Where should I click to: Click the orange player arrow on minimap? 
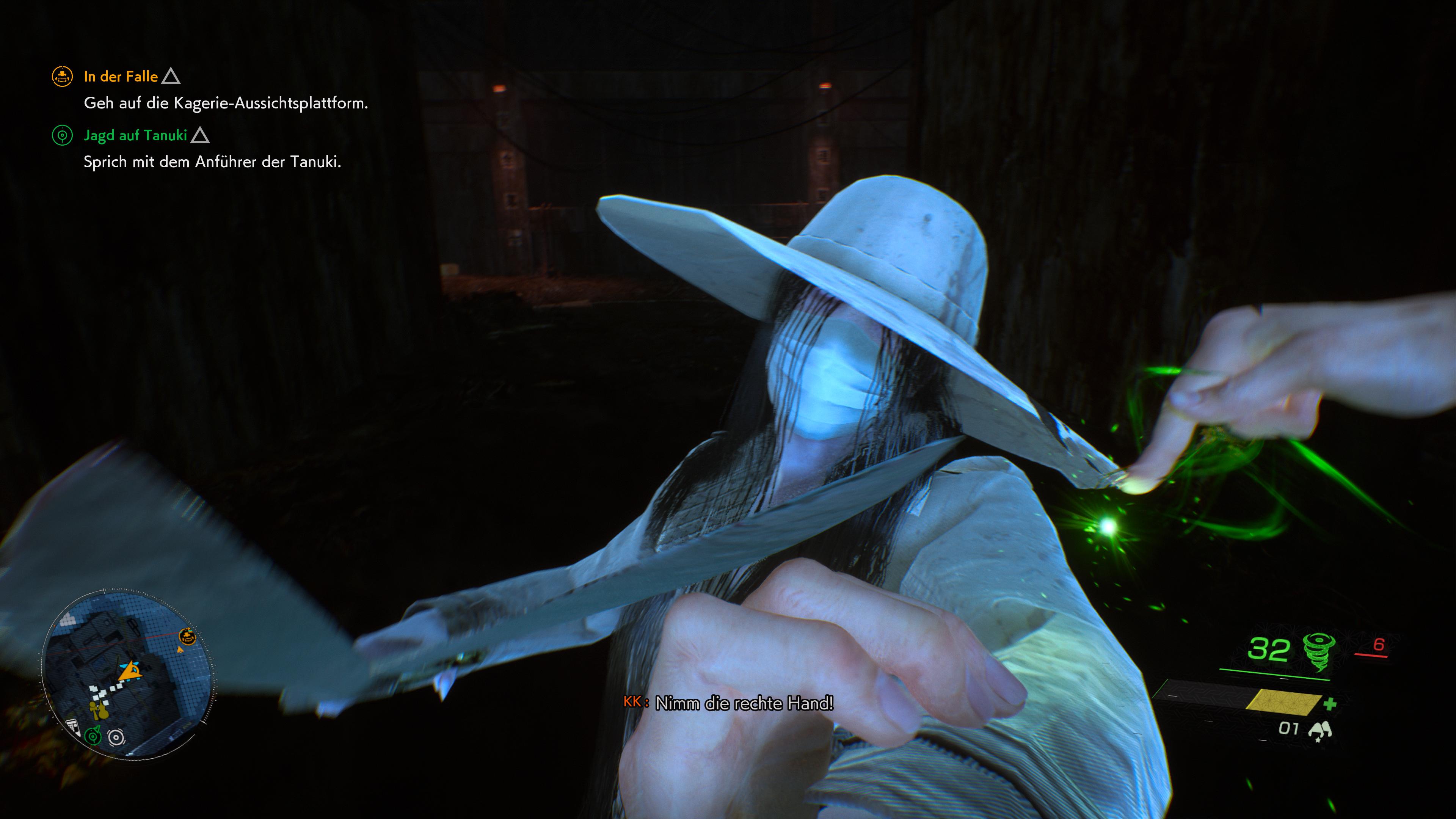131,672
